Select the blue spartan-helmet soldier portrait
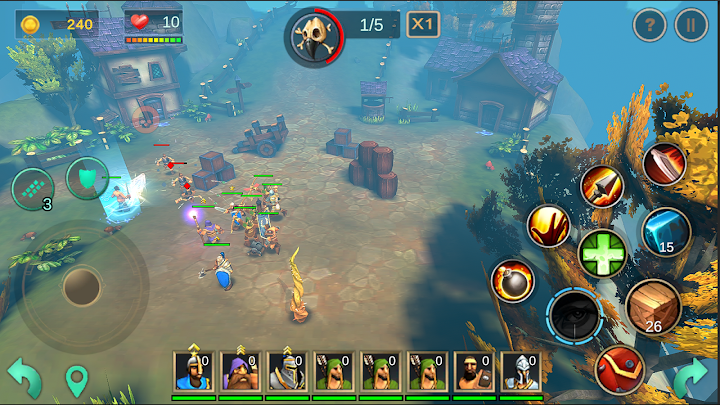 191,372
